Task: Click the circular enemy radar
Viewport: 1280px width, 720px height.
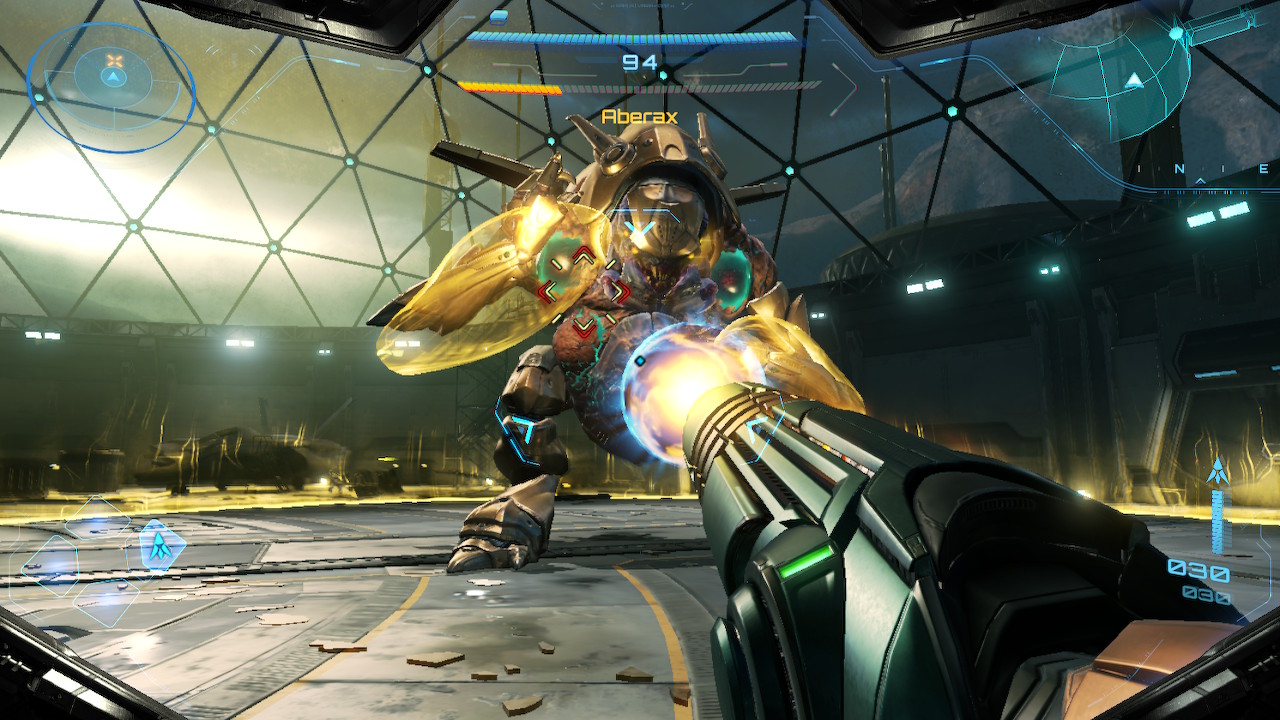Action: pos(110,87)
